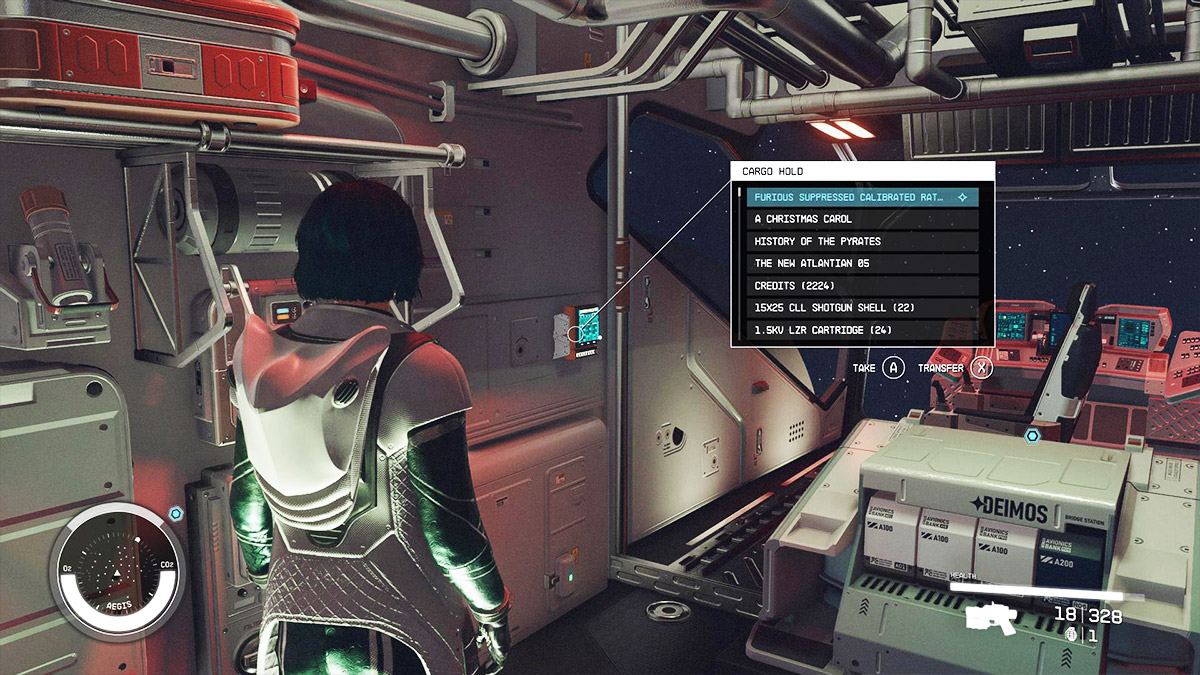Take the Credits (2224) entry

861,285
